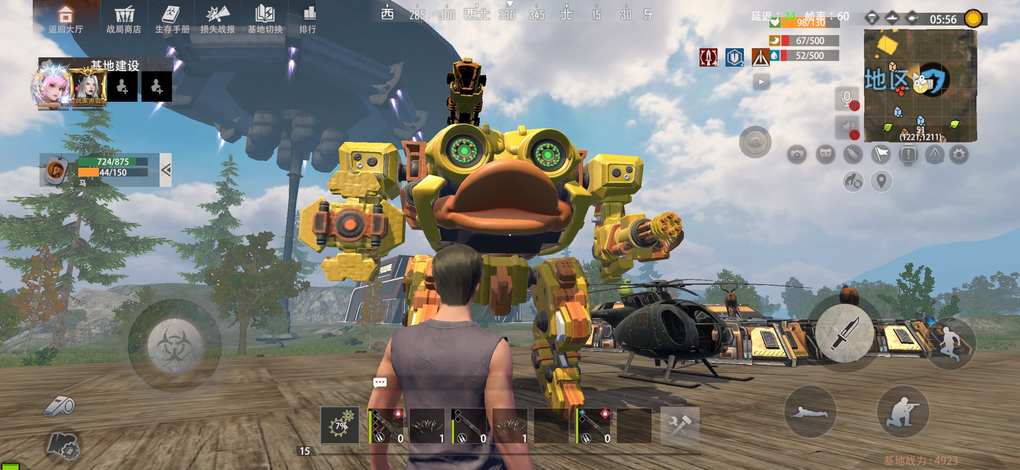
Task: Tap the map location pin icon
Action: (x=881, y=181)
